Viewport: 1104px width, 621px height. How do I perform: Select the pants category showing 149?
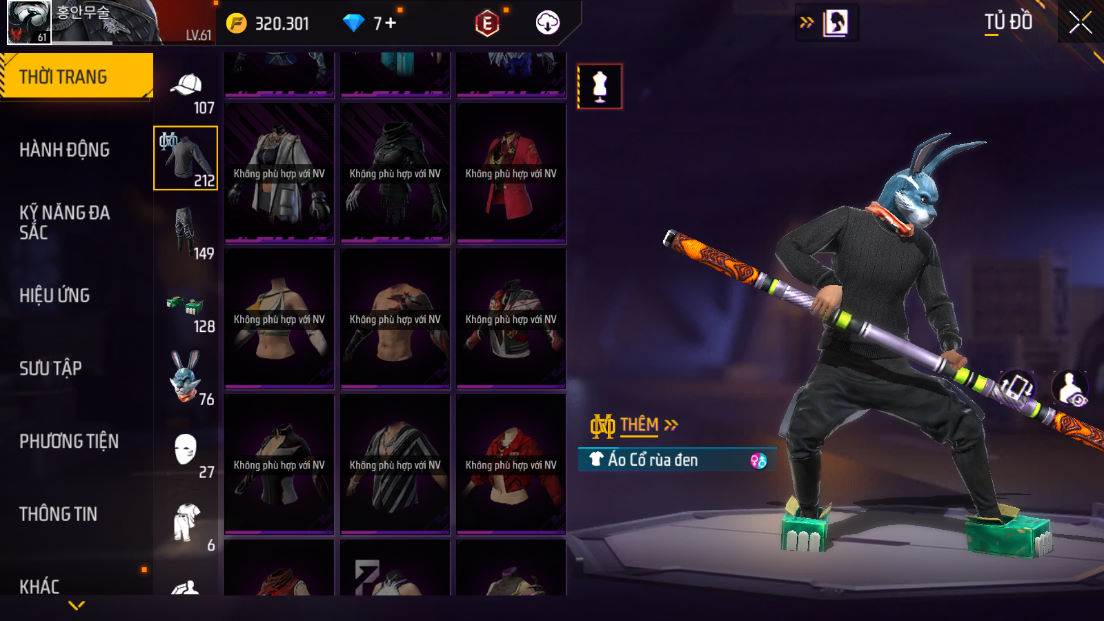188,233
